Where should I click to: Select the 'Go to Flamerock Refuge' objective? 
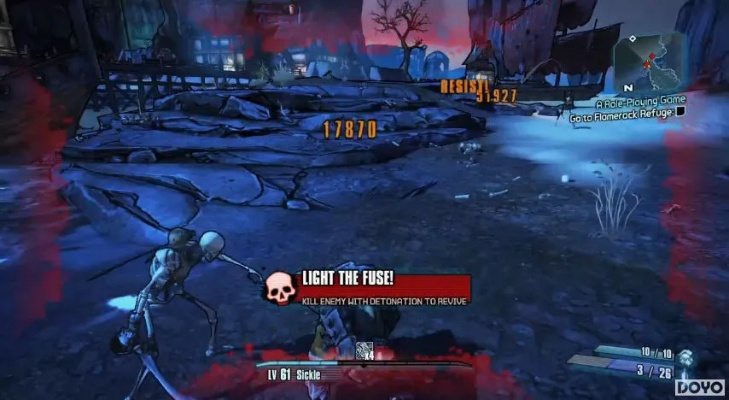pos(620,116)
